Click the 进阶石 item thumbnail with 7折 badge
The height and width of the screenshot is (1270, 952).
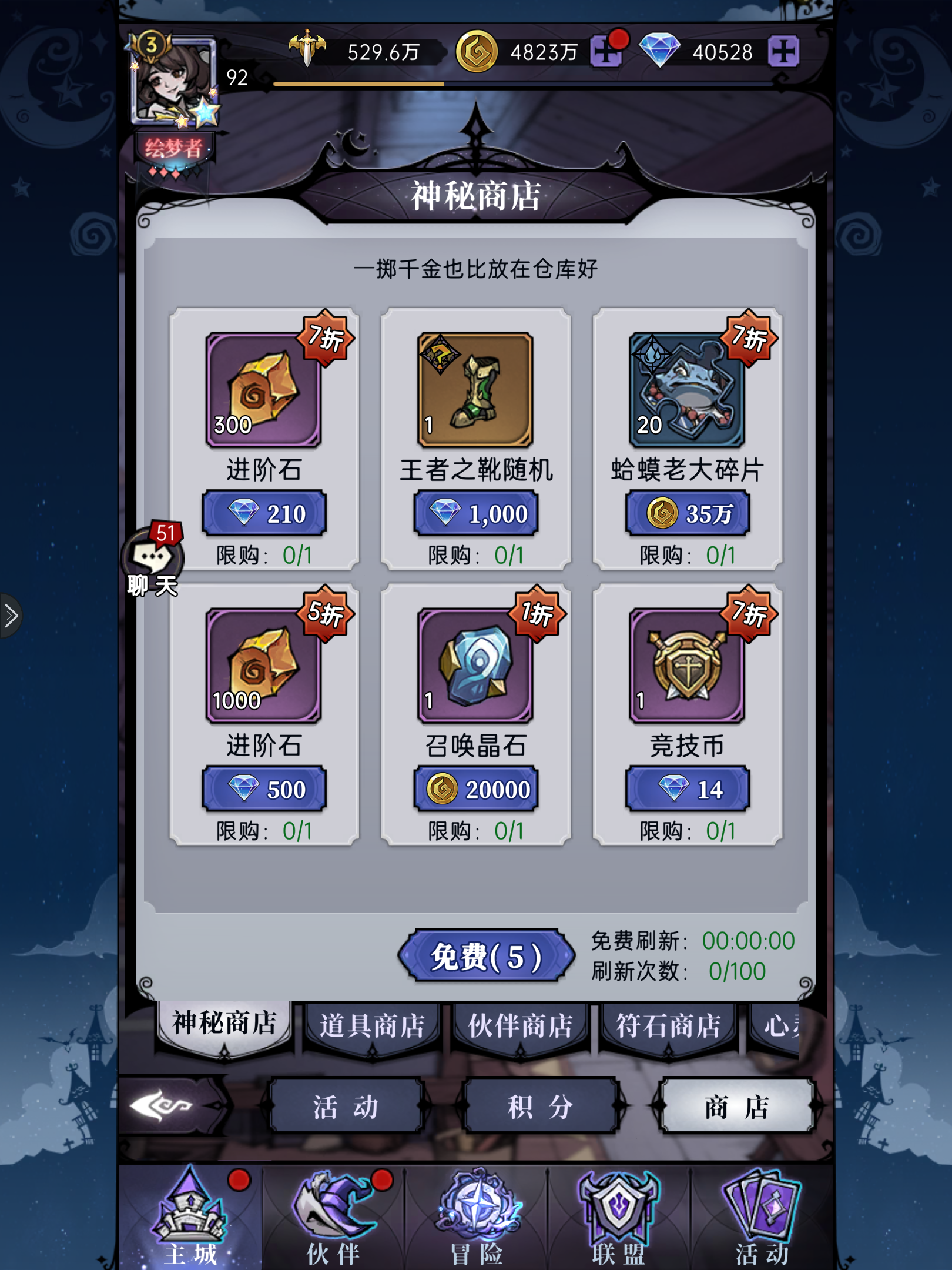pos(263,388)
